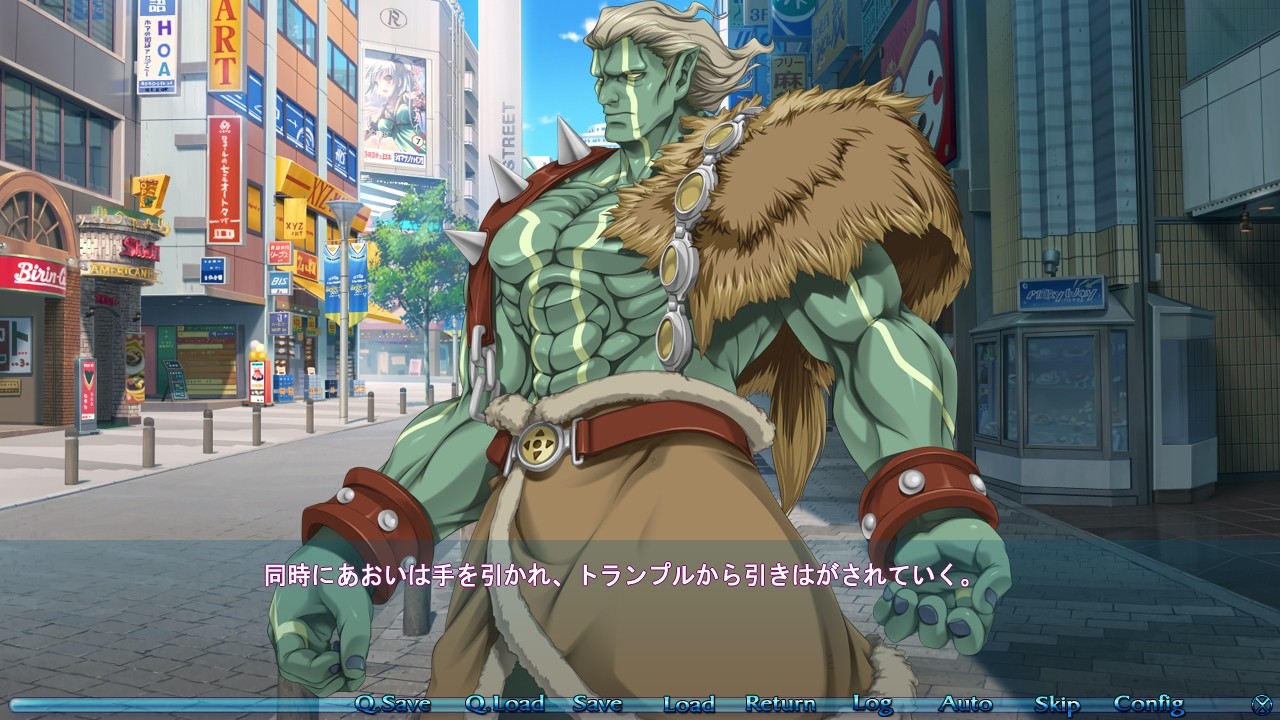Toggle Auto text advance
This screenshot has height=720, width=1280.
[x=966, y=704]
